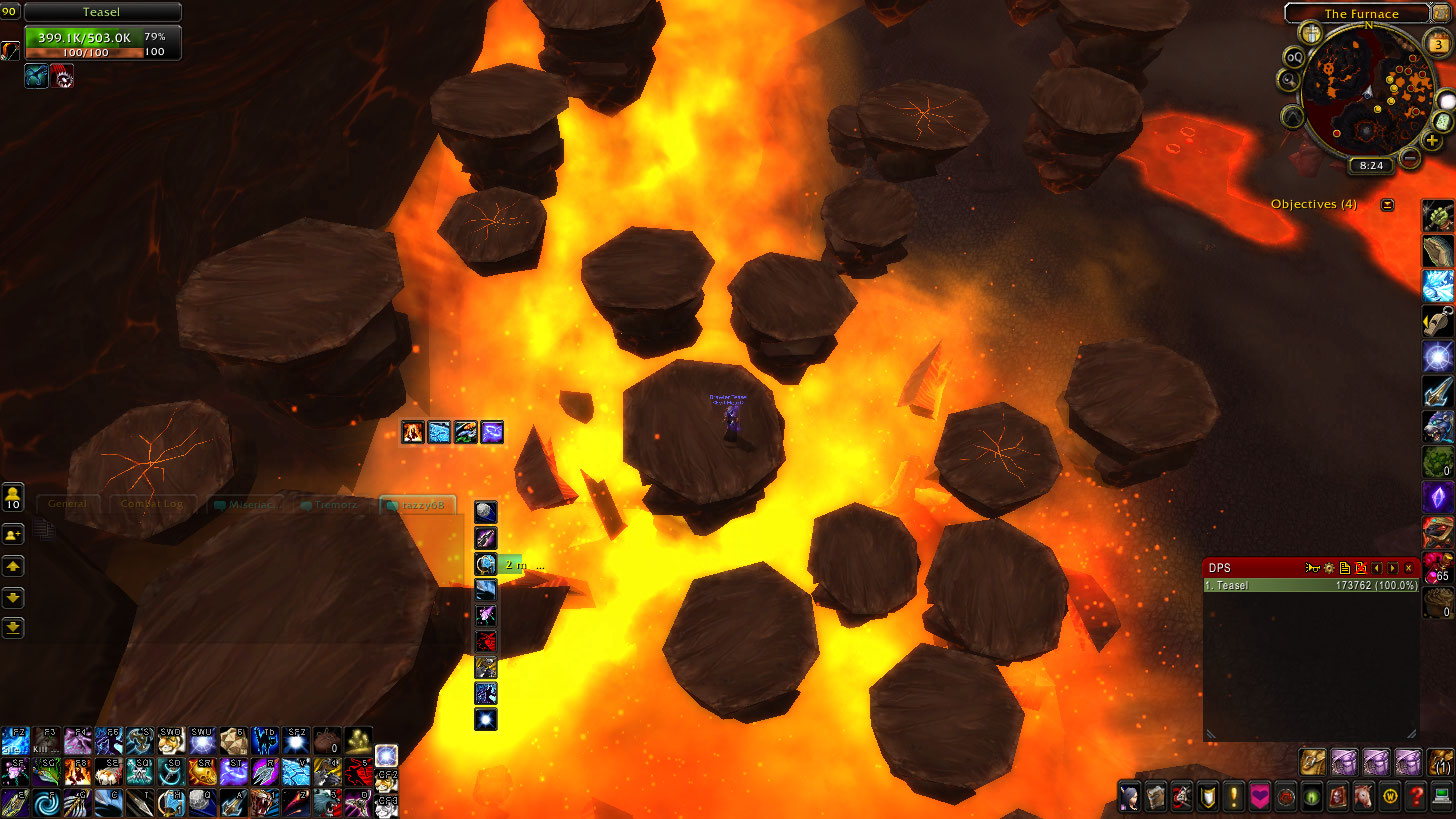Open the game menu computer icon

1441,797
